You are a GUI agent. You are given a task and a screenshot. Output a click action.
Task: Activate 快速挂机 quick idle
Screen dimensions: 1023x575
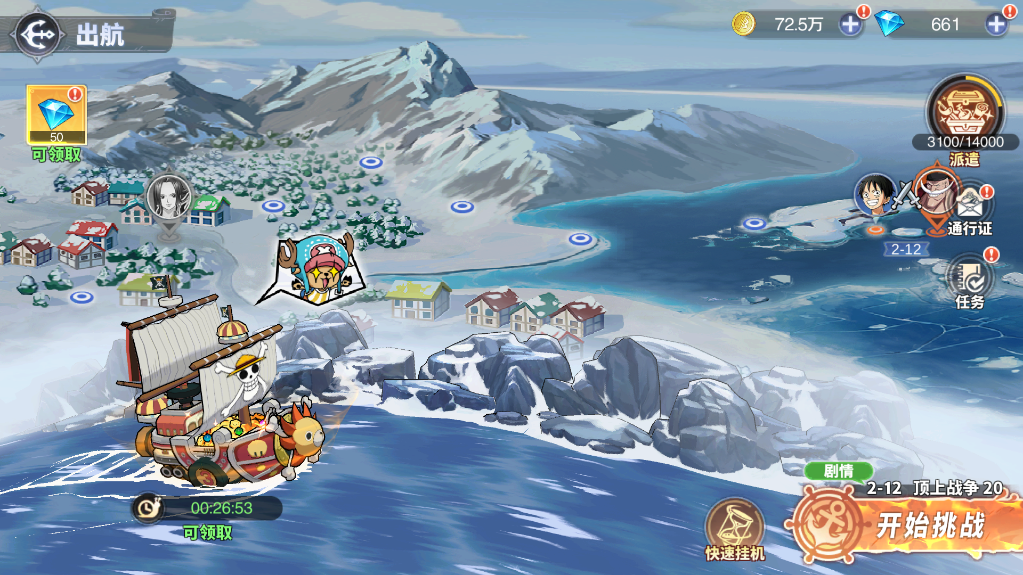coord(734,527)
